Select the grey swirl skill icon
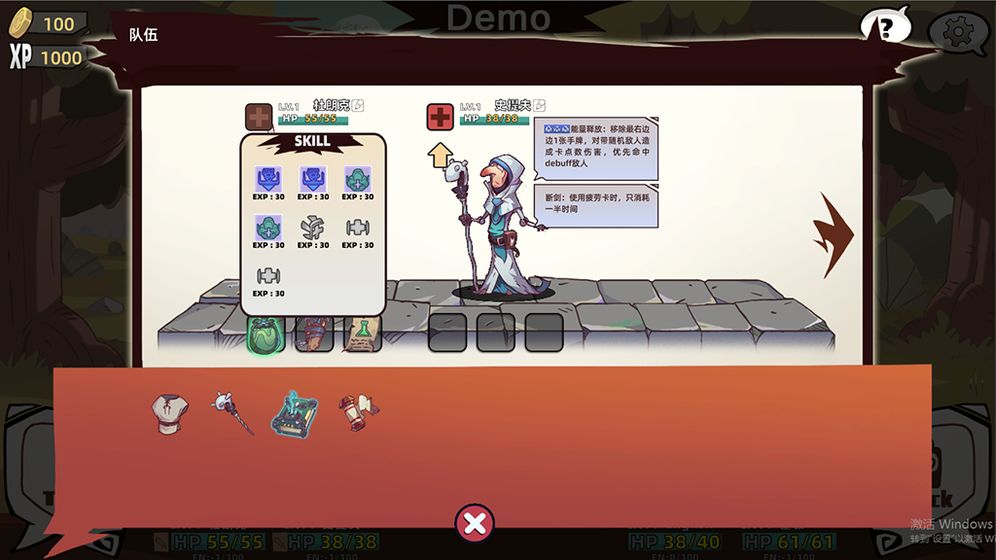The width and height of the screenshot is (996, 560). (314, 228)
